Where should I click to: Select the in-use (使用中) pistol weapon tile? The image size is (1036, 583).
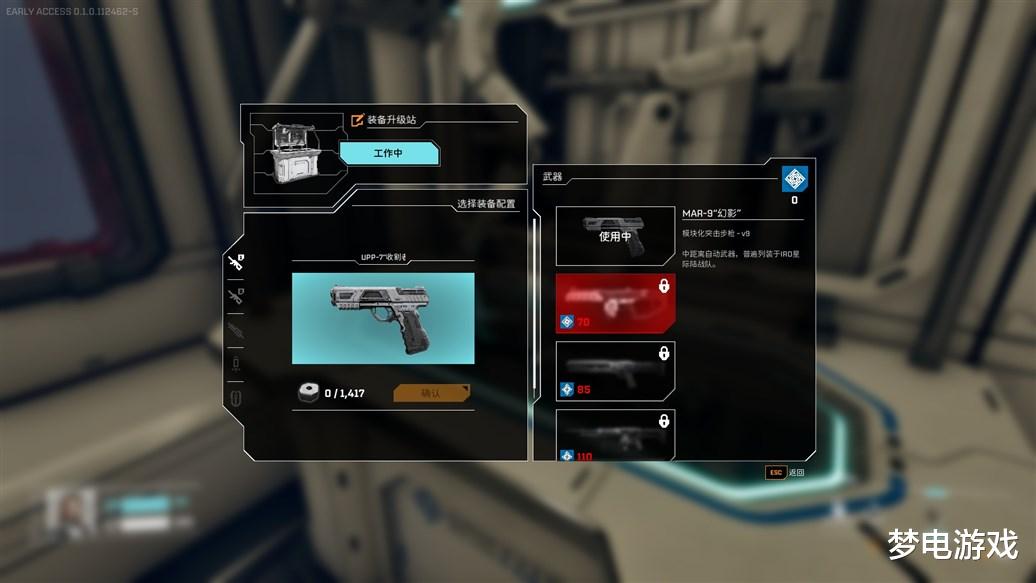click(615, 236)
